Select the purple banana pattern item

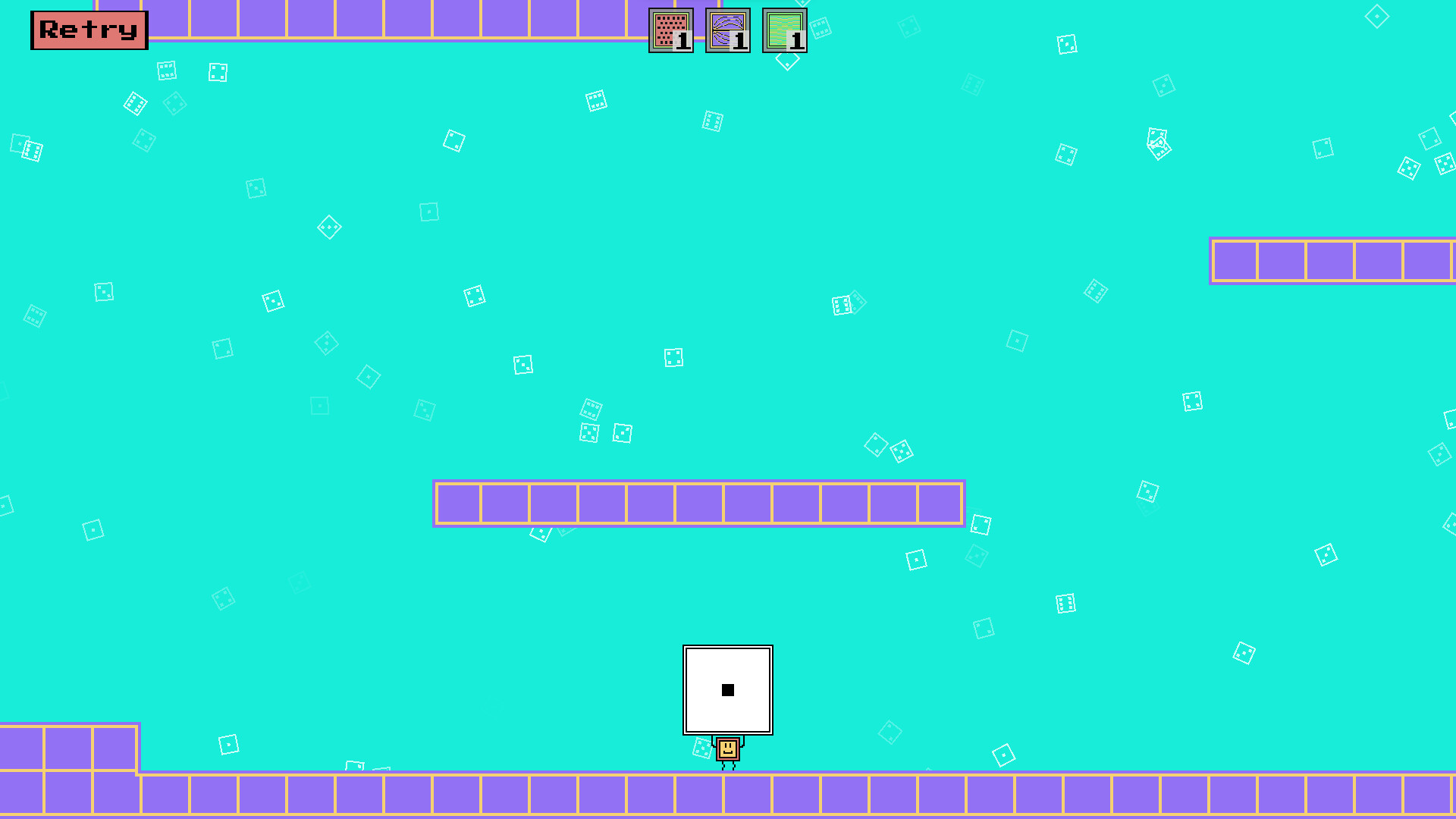pyautogui.click(x=728, y=31)
